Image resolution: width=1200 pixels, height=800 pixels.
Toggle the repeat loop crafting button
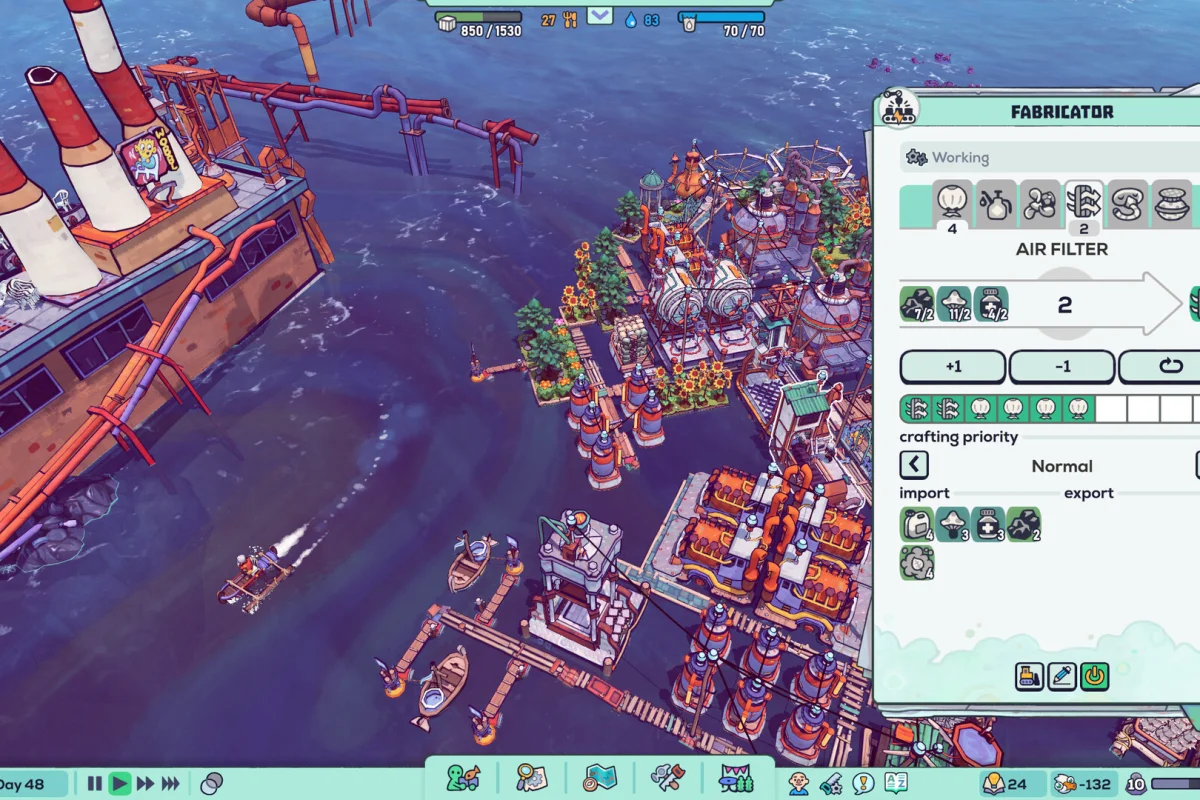(1165, 367)
